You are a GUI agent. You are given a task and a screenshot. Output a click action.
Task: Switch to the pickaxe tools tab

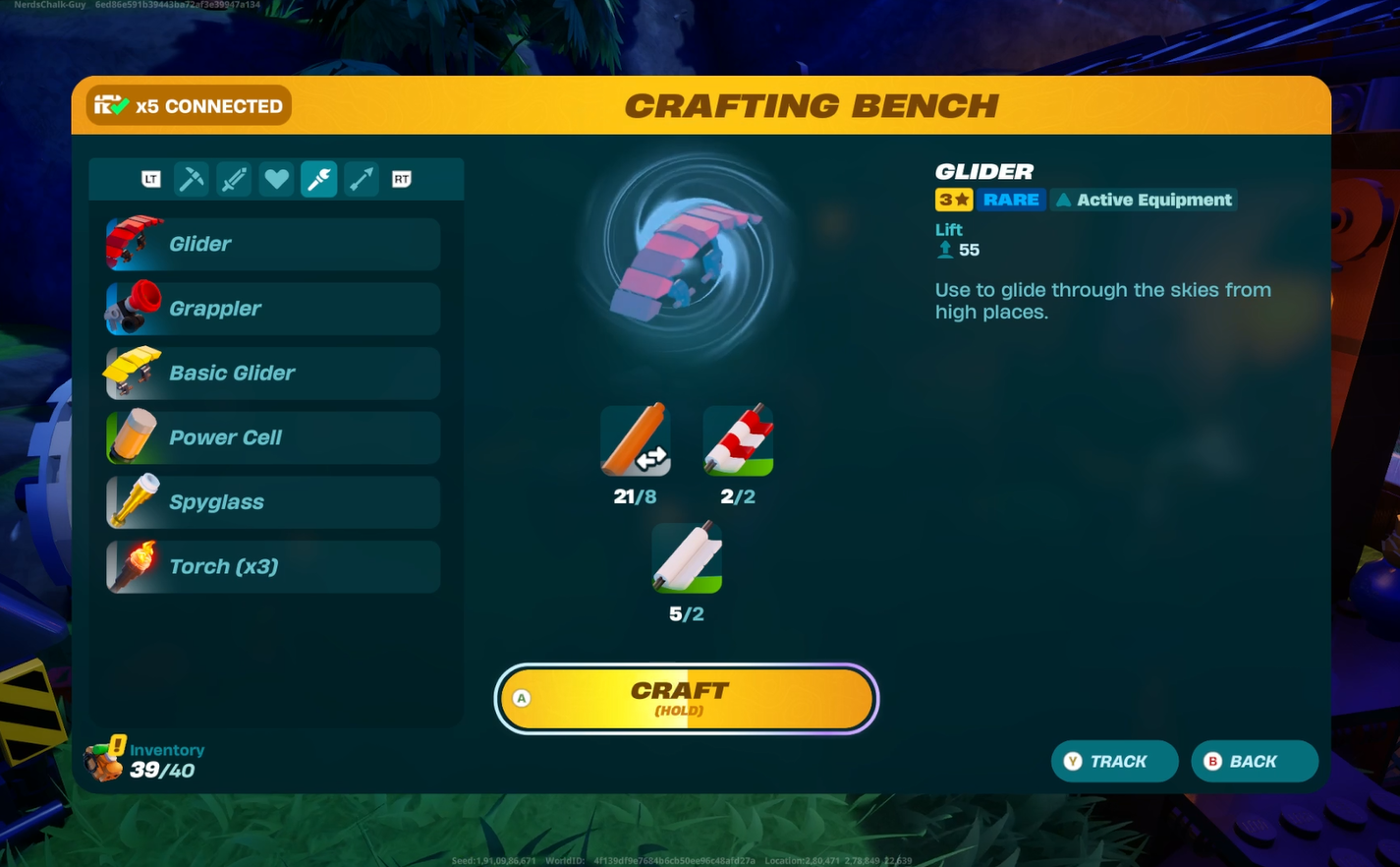[x=192, y=179]
